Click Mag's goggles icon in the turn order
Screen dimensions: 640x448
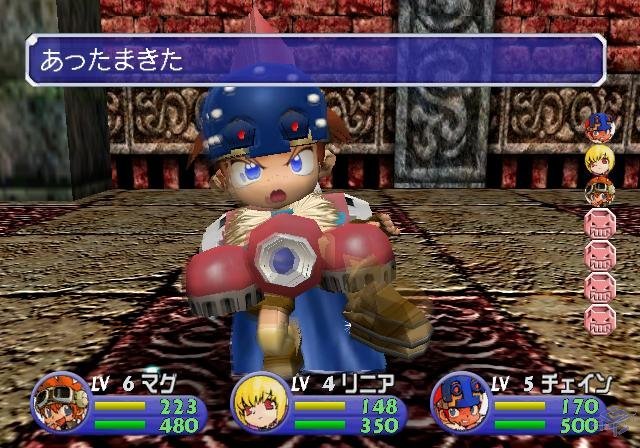598,190
